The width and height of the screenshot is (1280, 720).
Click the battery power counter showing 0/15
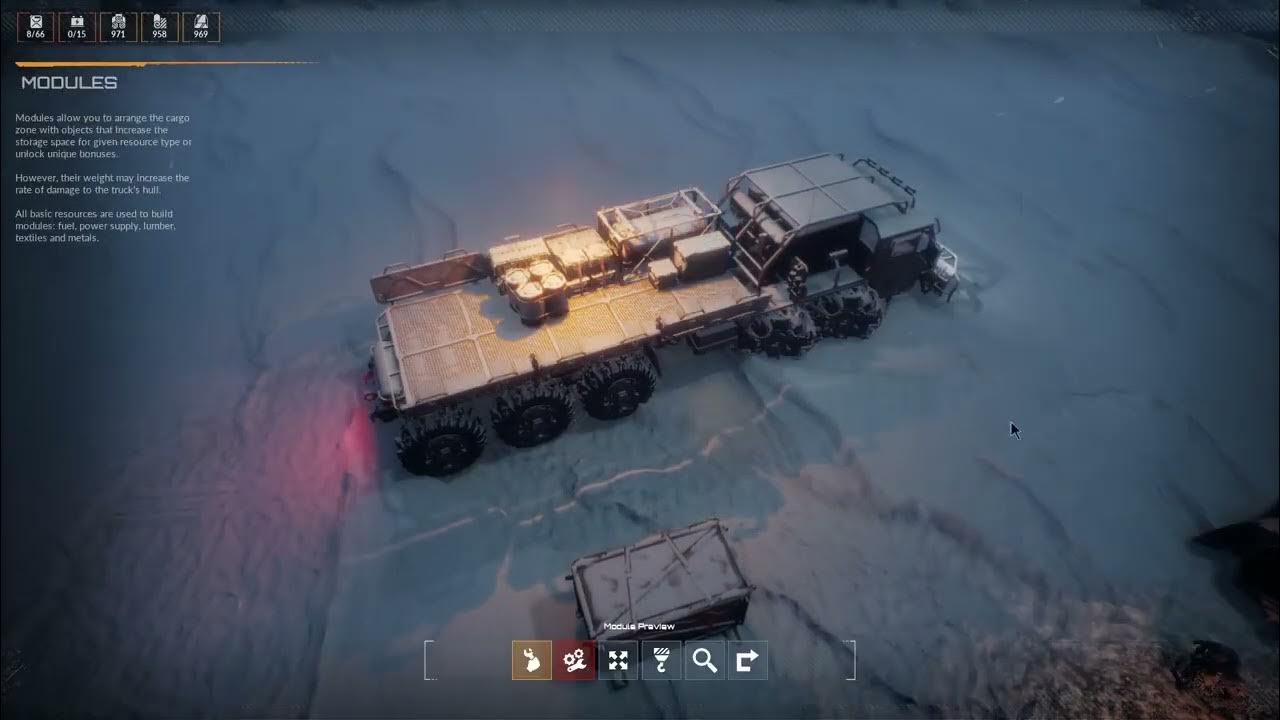(75, 26)
